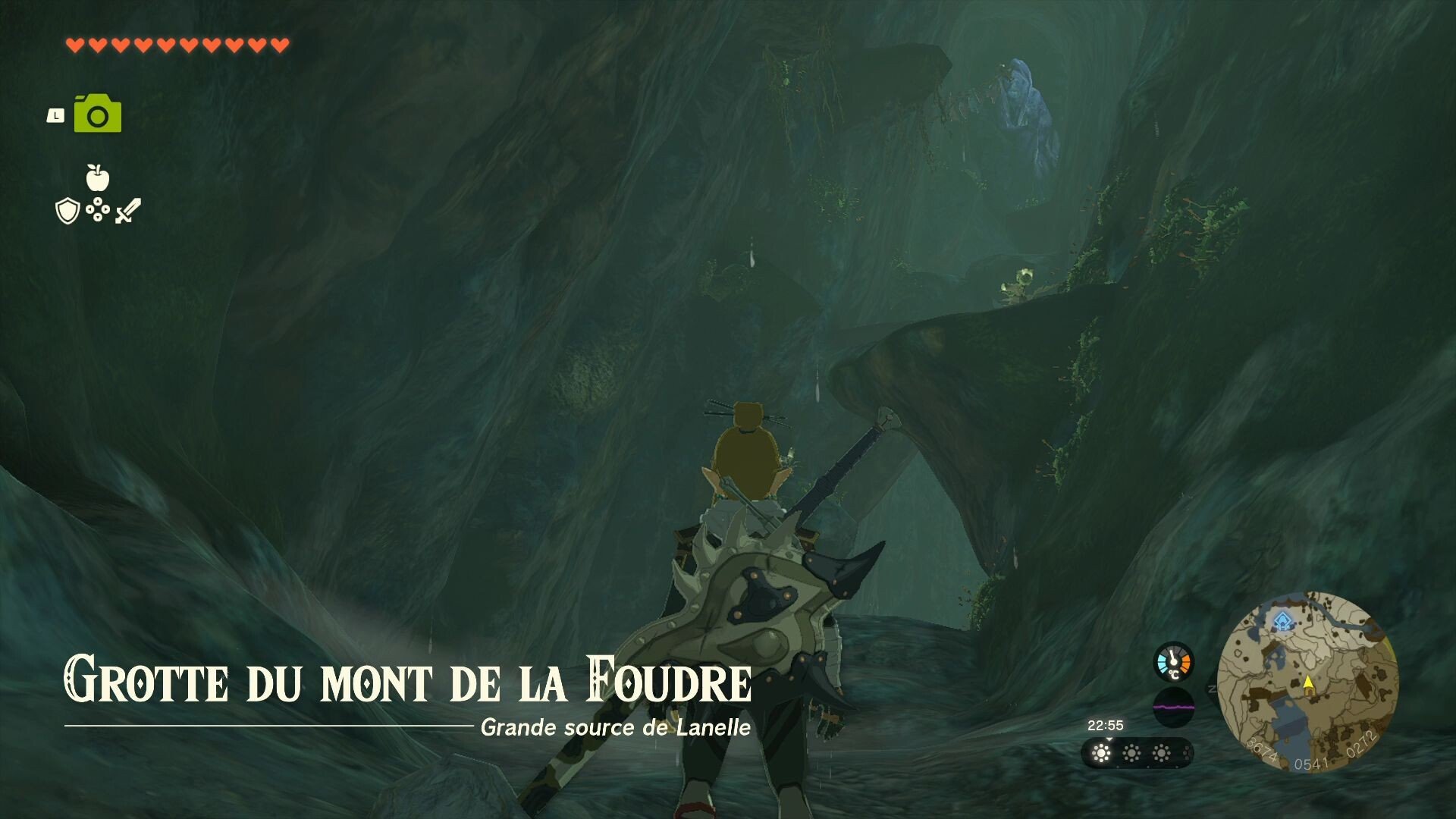The image size is (1456, 819).
Task: Click the yellow player arrow on the minimap
Action: pos(1308,685)
